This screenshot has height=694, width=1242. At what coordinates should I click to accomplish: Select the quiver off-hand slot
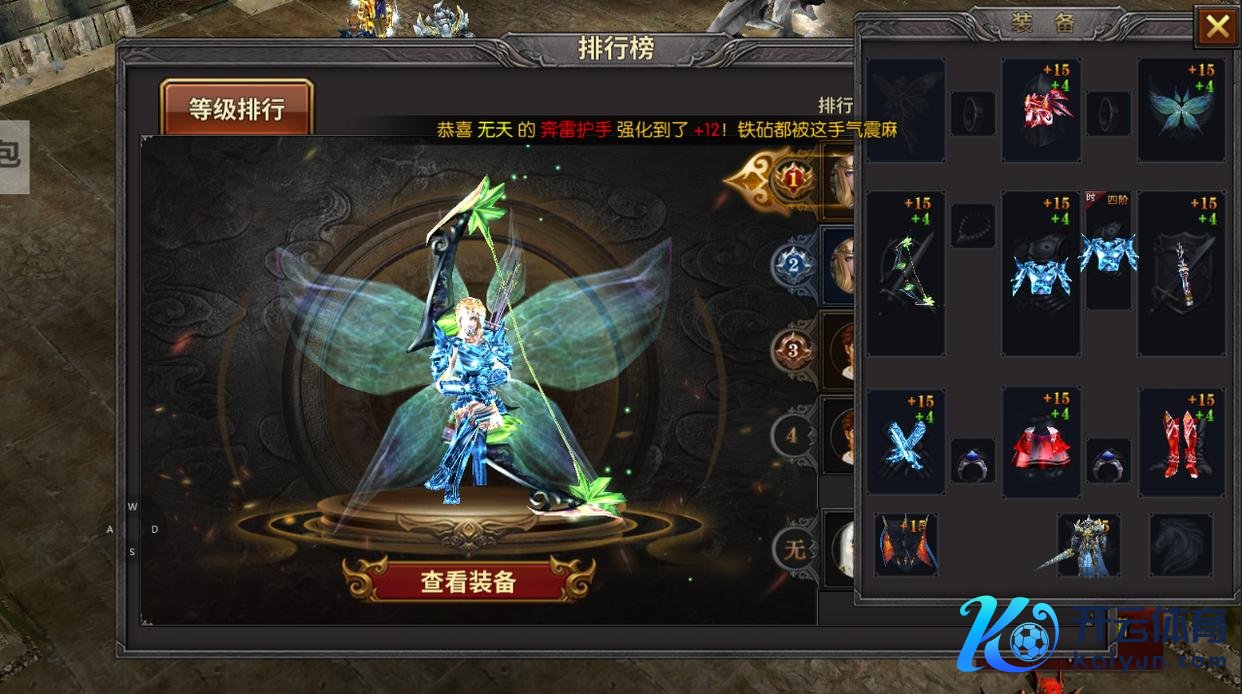click(x=1181, y=274)
